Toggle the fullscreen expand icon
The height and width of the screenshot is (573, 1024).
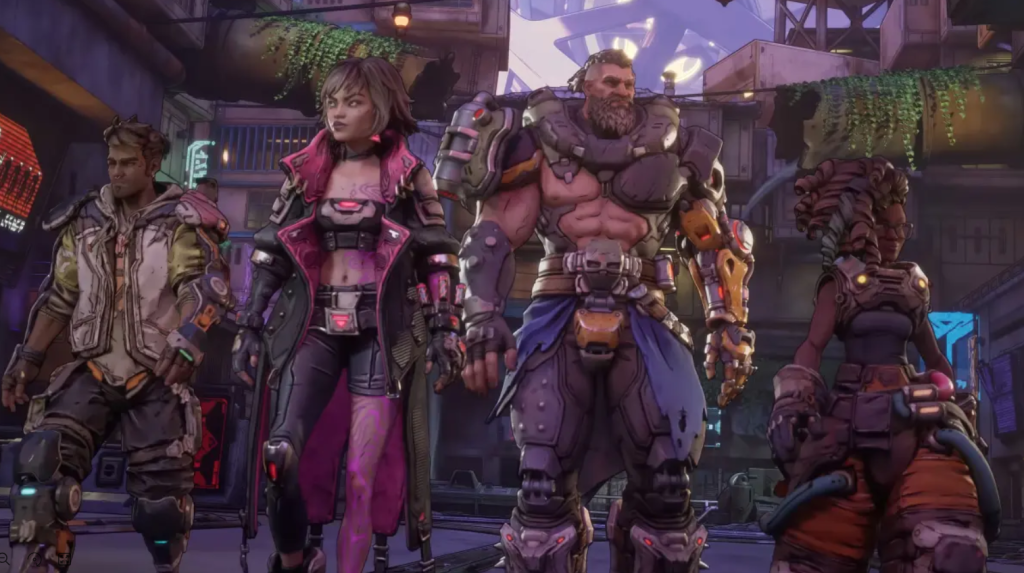point(64,559)
